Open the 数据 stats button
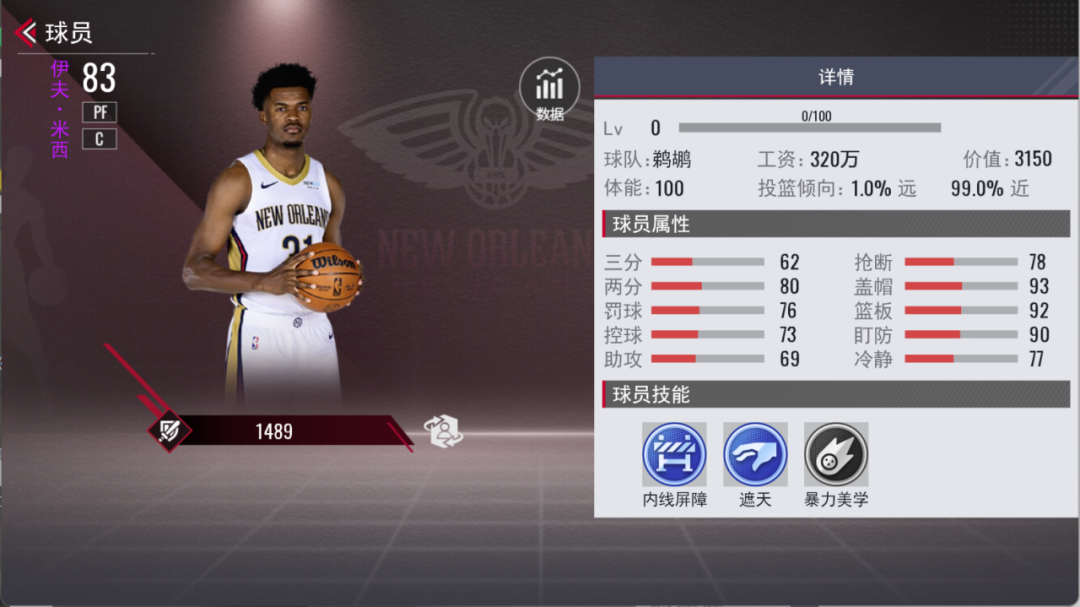The width and height of the screenshot is (1080, 607). pos(549,88)
